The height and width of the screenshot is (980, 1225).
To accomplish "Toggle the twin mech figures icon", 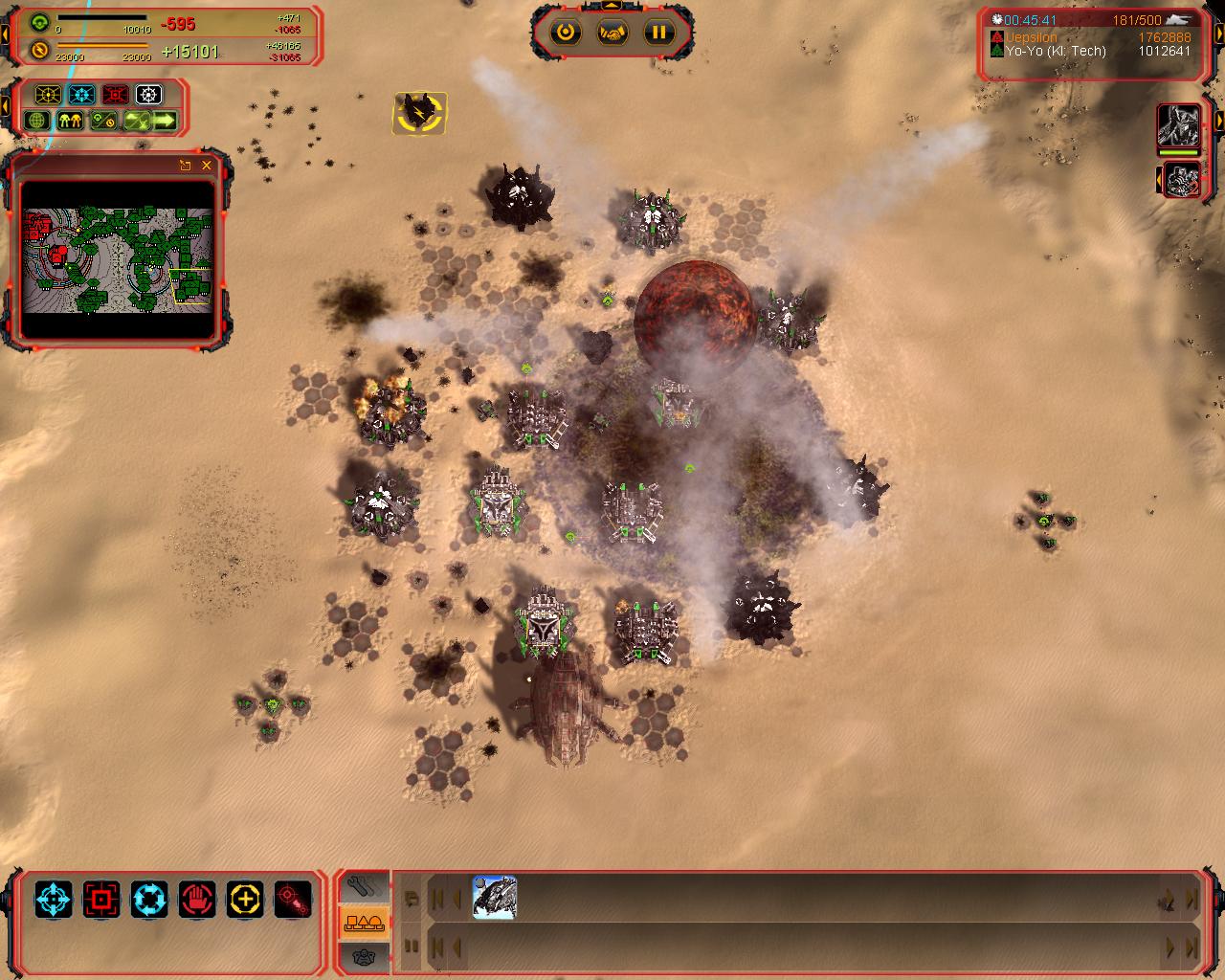I will 70,122.
